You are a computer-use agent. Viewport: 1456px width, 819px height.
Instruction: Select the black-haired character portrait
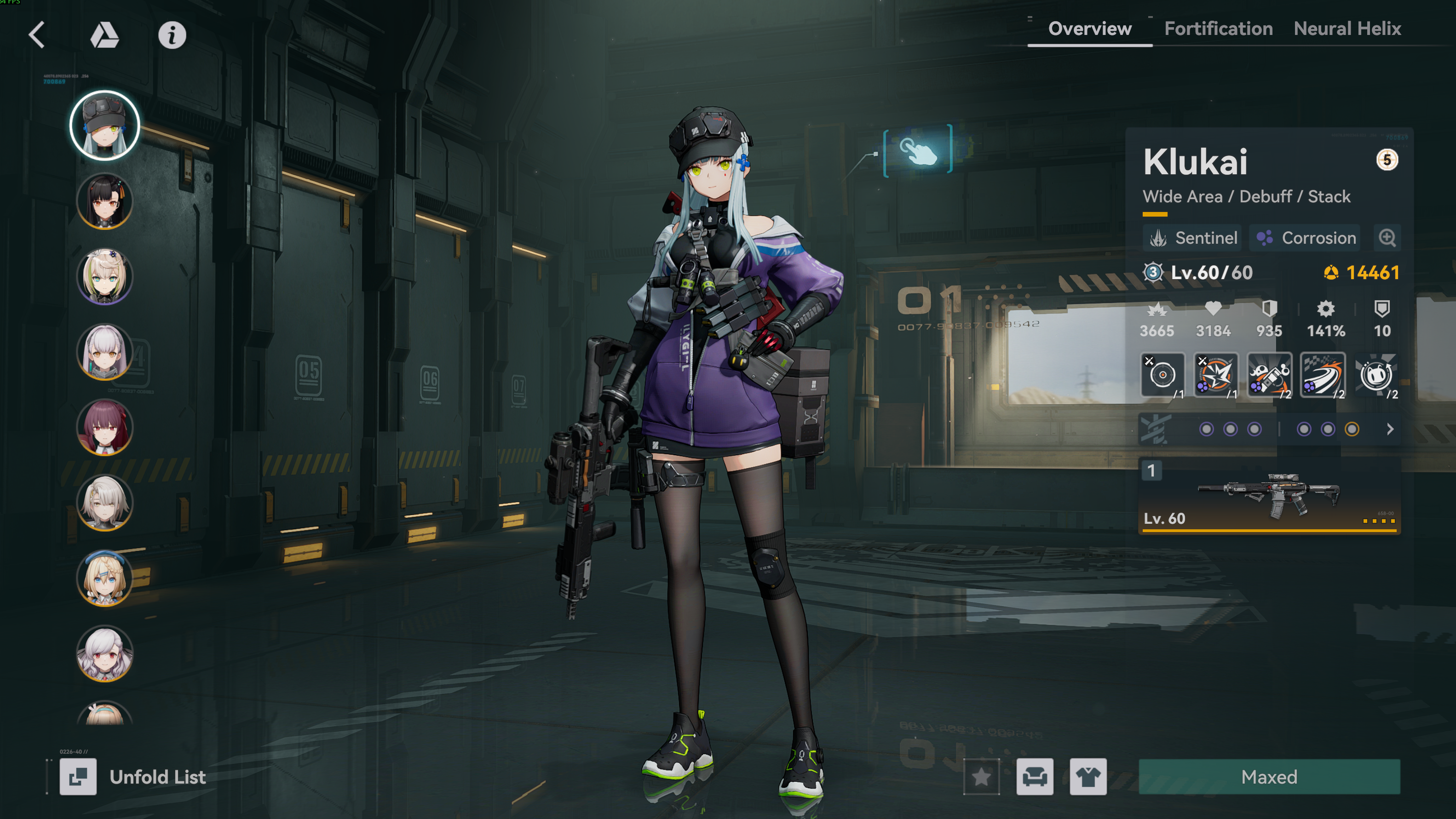click(x=104, y=201)
